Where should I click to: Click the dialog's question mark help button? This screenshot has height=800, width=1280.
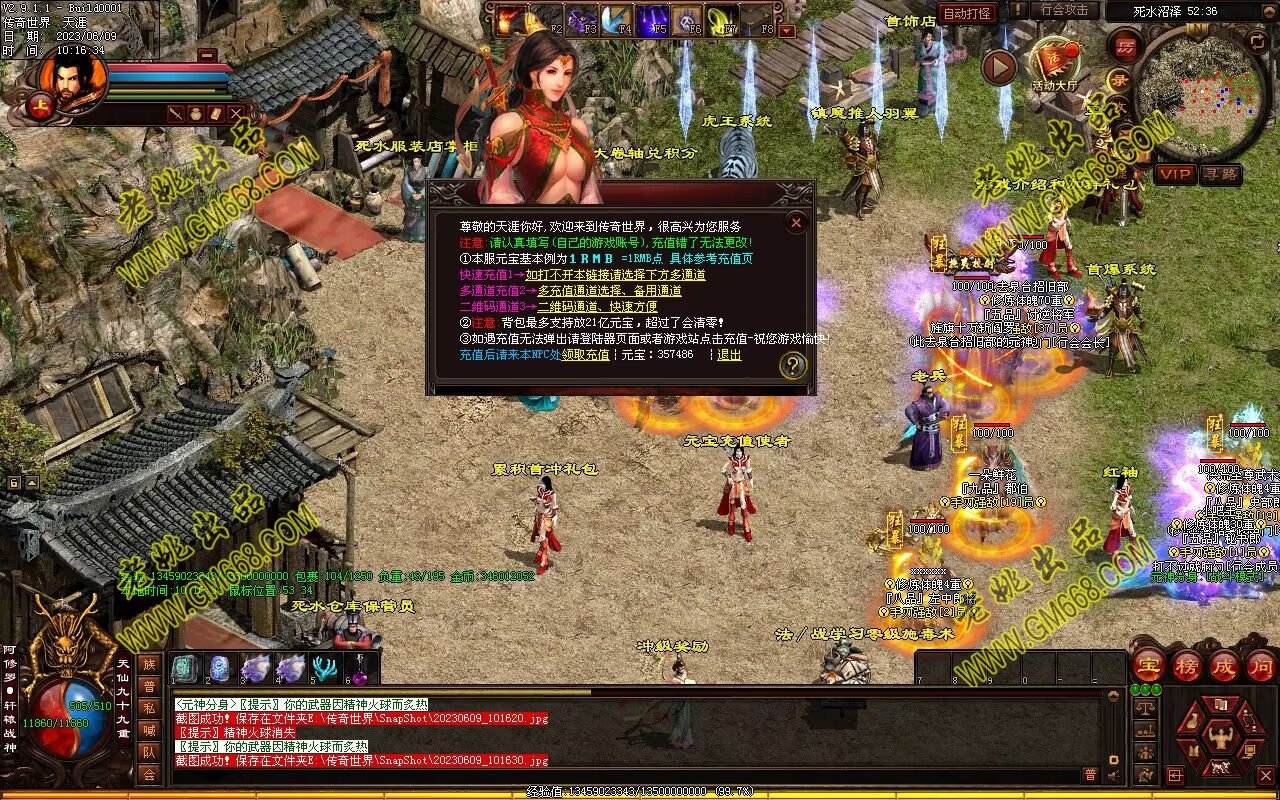(x=792, y=366)
